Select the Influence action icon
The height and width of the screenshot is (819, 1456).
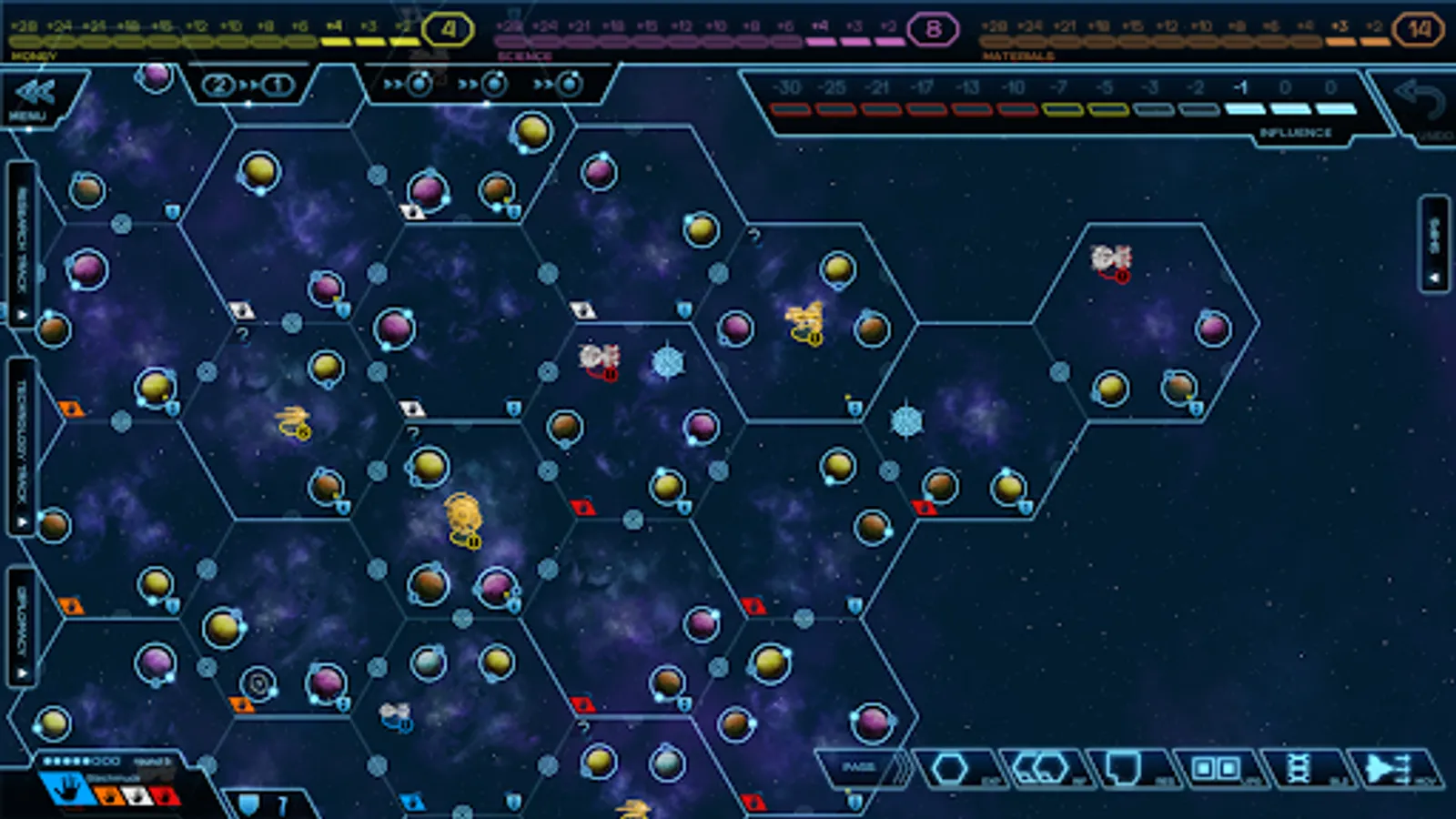click(x=1042, y=769)
